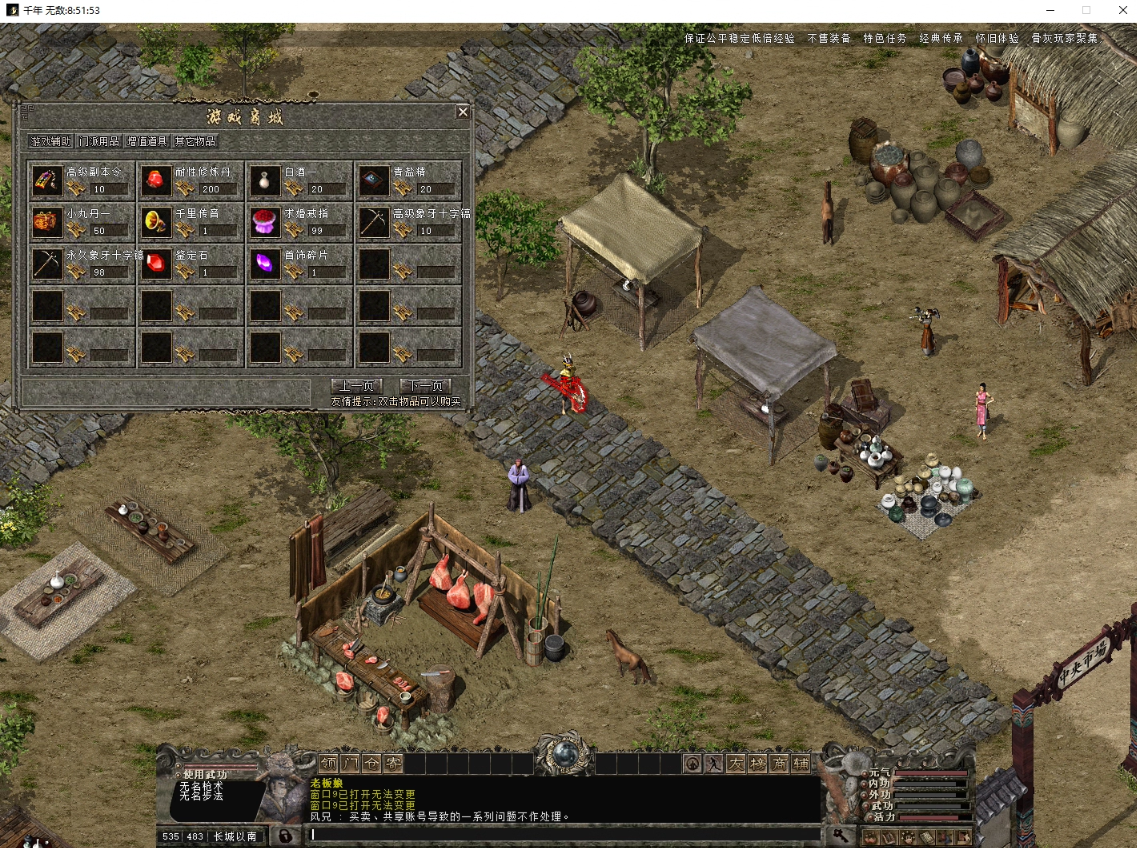Screen dimensions: 1137x848
Task: Choose the 小丸丹 chest item
Action: (x=48, y=222)
